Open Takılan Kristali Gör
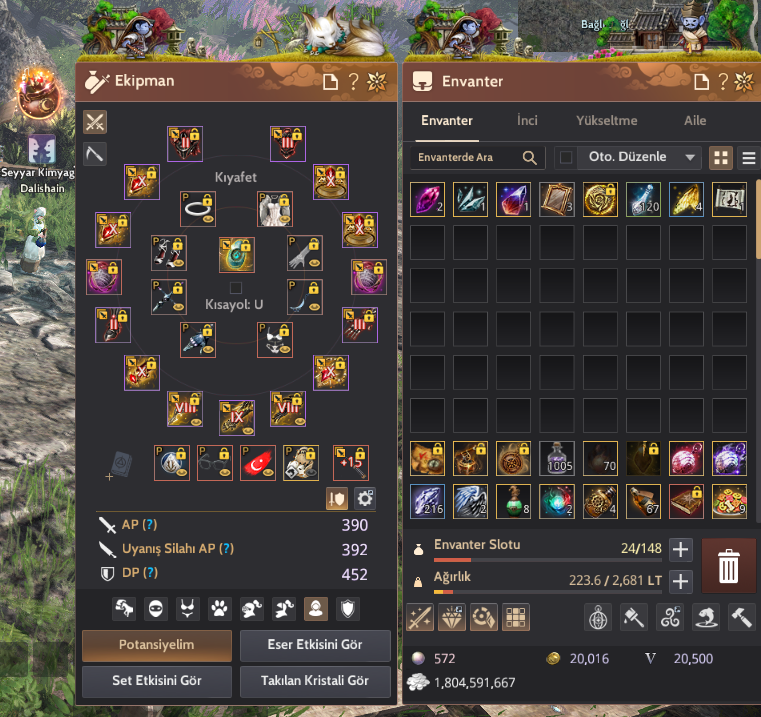Screen dimensions: 761x717 (315, 681)
